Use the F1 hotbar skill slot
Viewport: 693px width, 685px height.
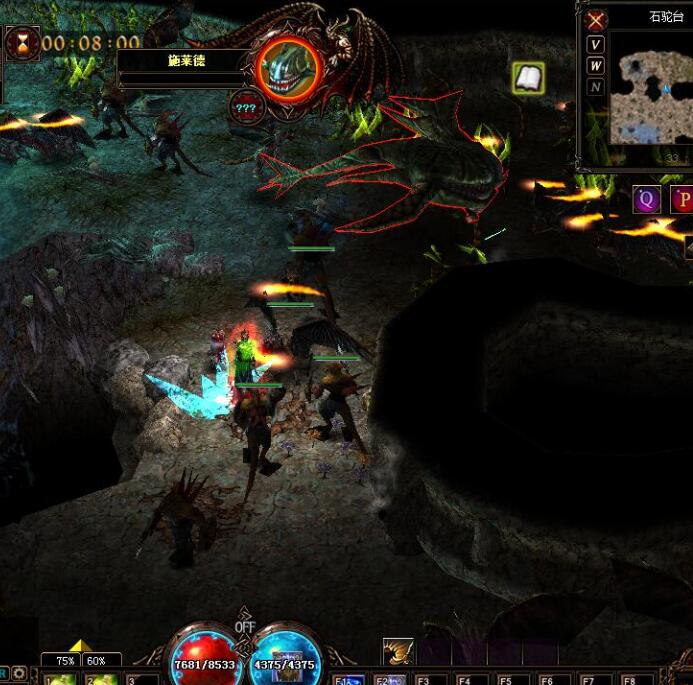click(348, 678)
